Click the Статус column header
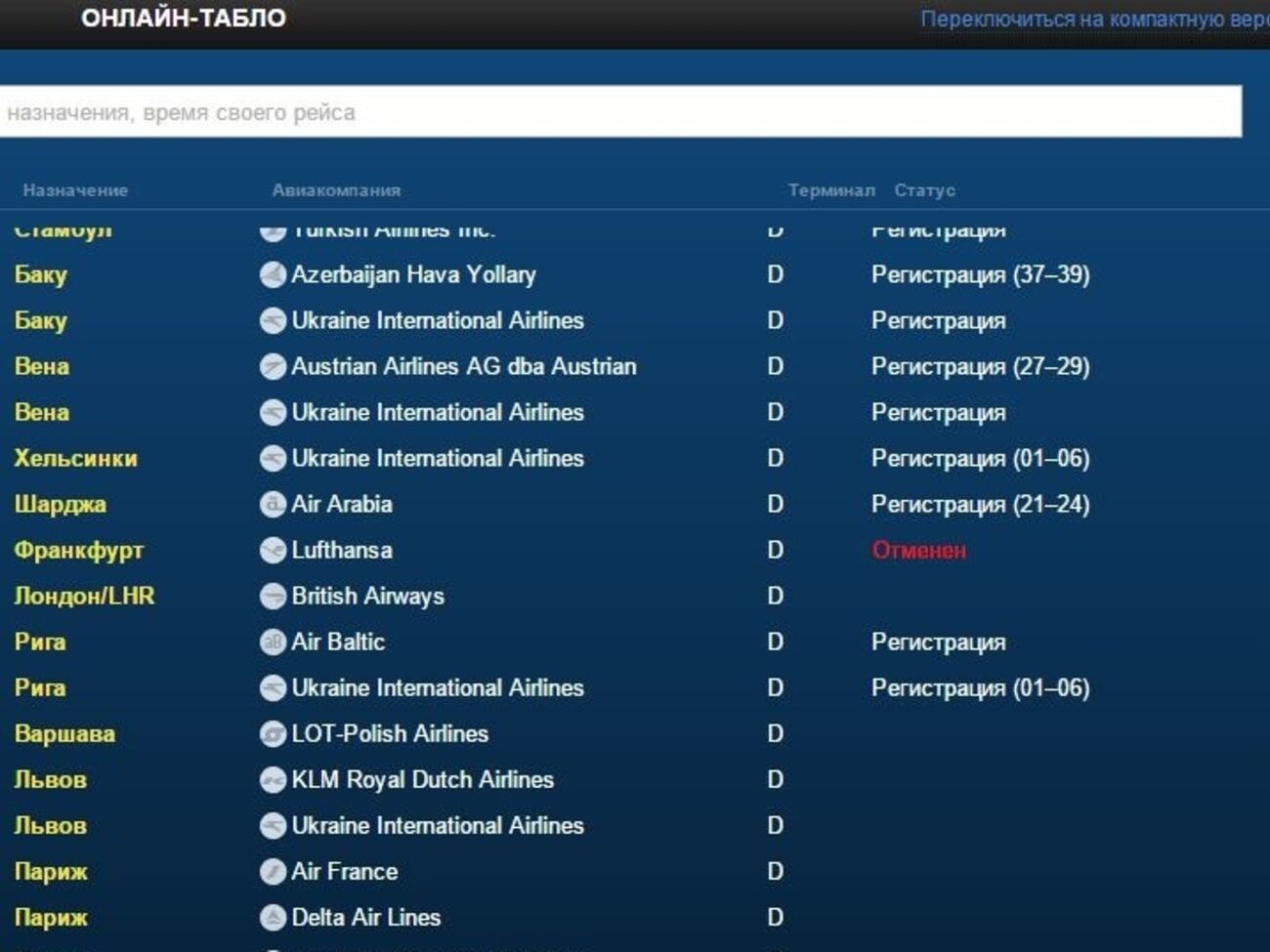Image resolution: width=1270 pixels, height=952 pixels. click(923, 190)
